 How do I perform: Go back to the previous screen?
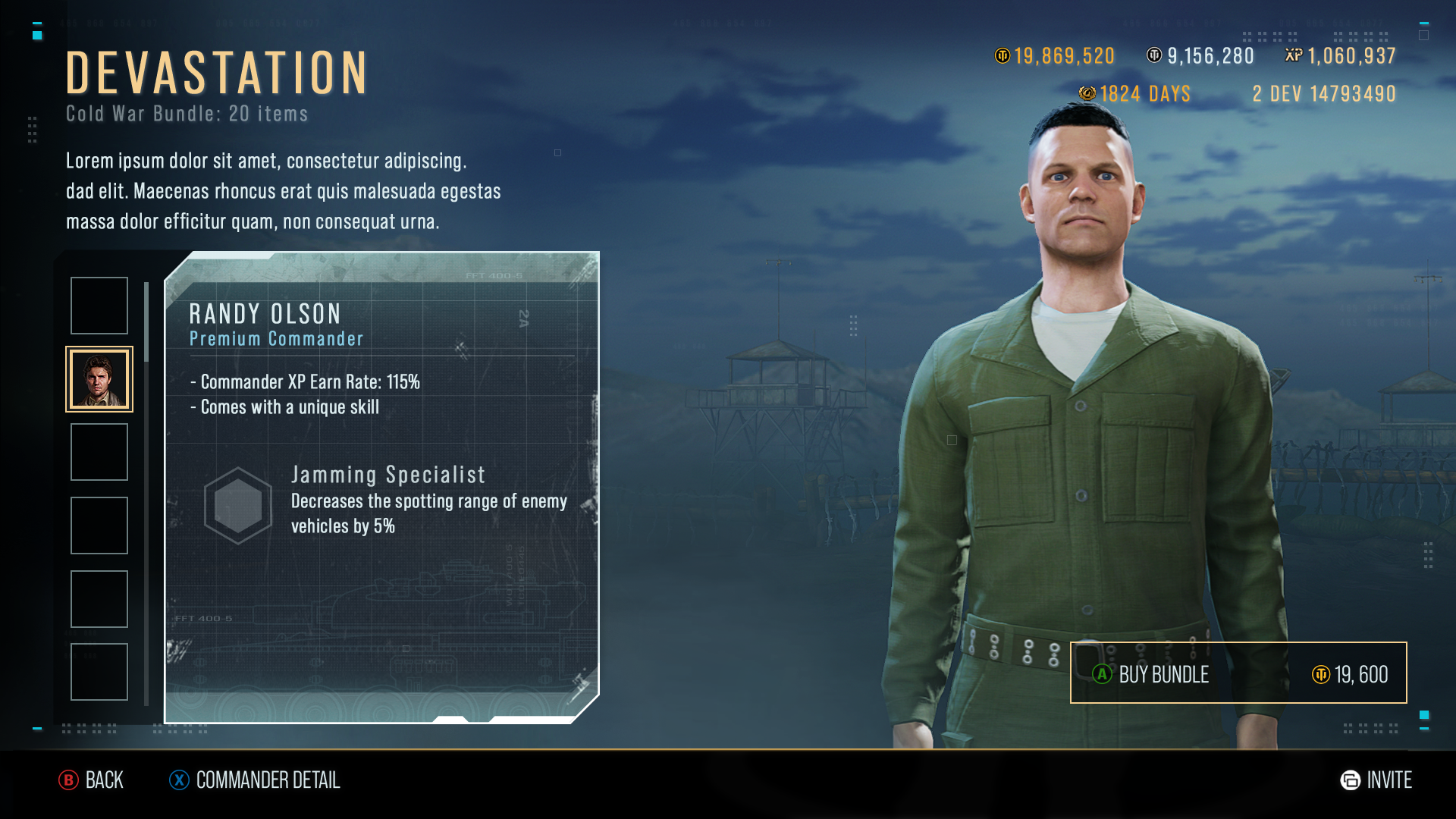(91, 780)
